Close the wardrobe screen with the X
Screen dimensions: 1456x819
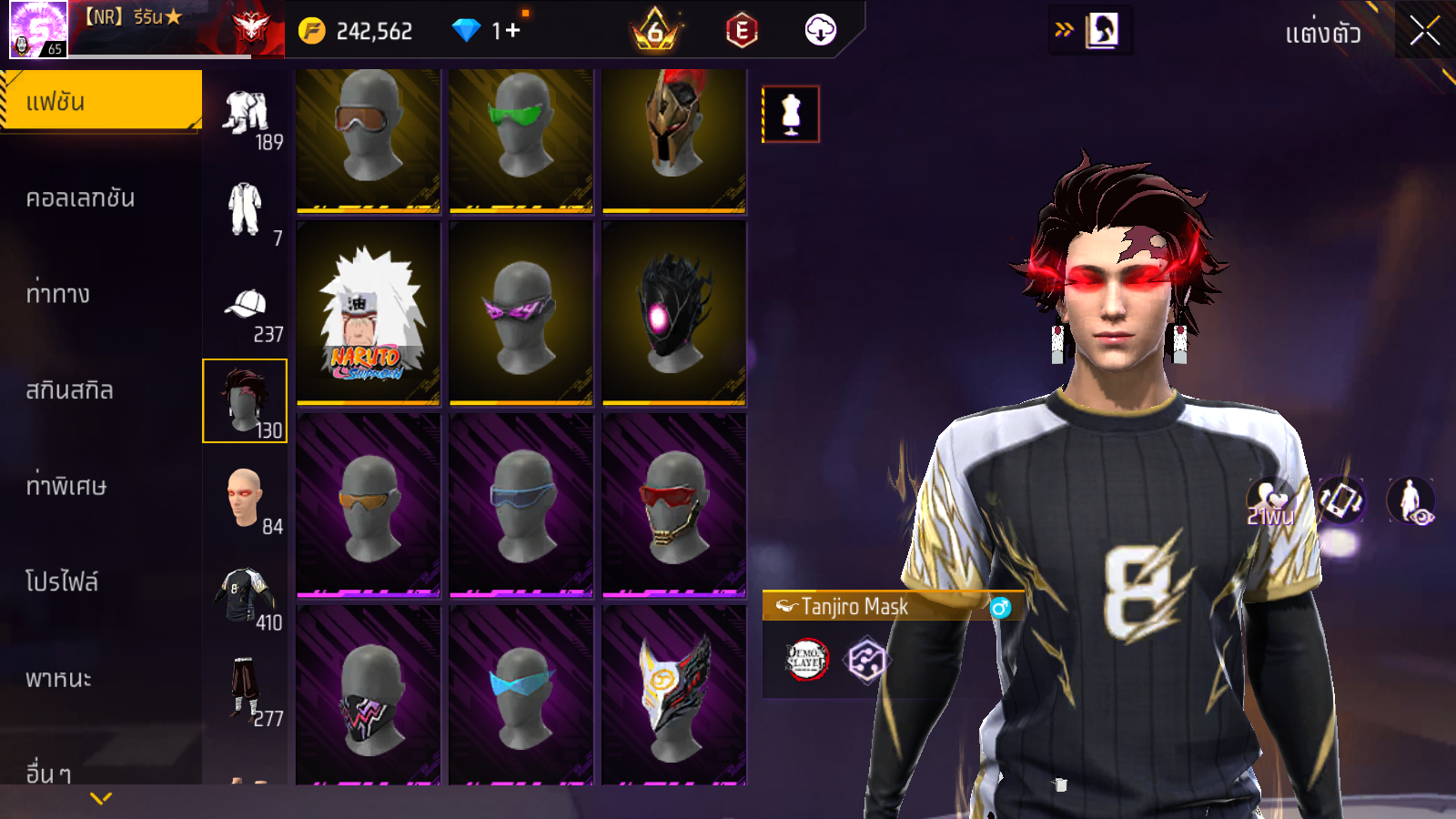(x=1424, y=31)
